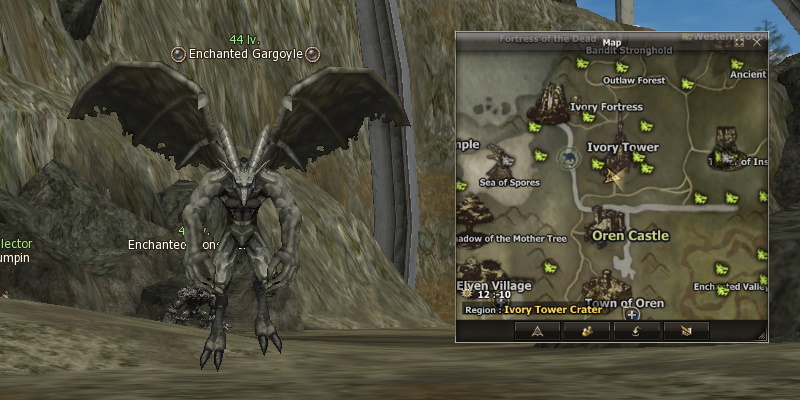
Task: Click the curved-arrow button under the map
Action: pyautogui.click(x=635, y=331)
